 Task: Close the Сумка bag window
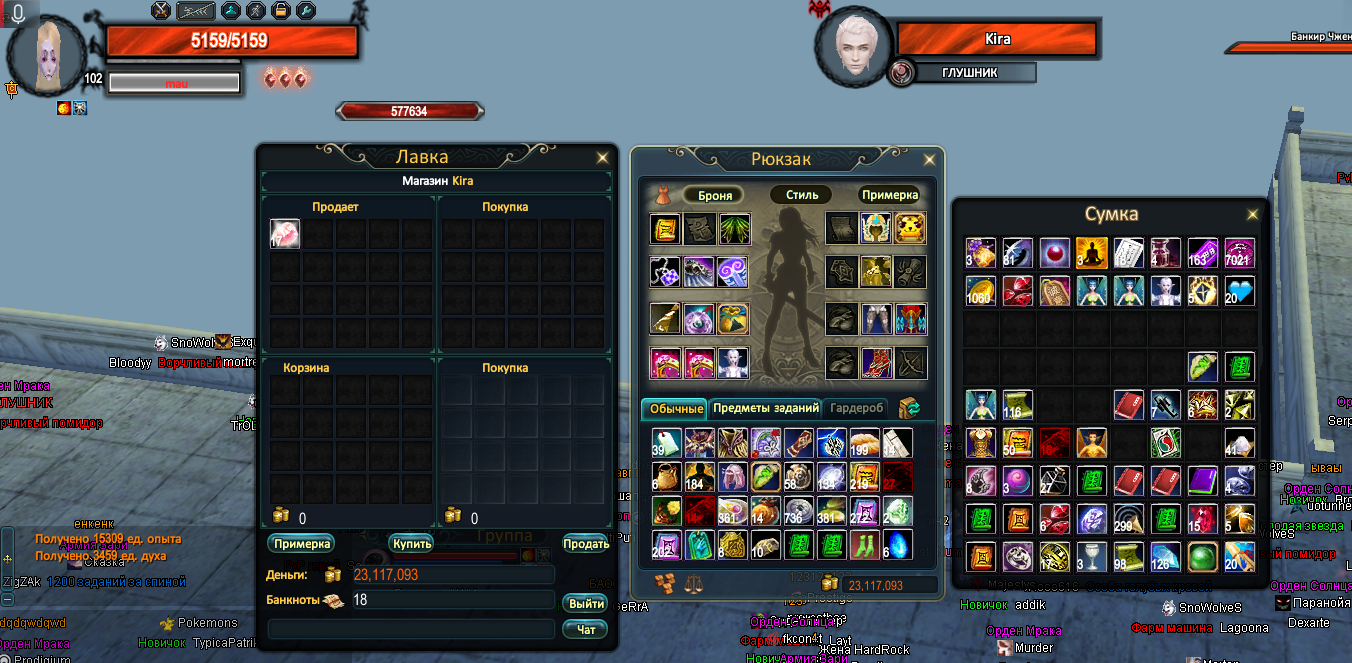[x=1252, y=214]
